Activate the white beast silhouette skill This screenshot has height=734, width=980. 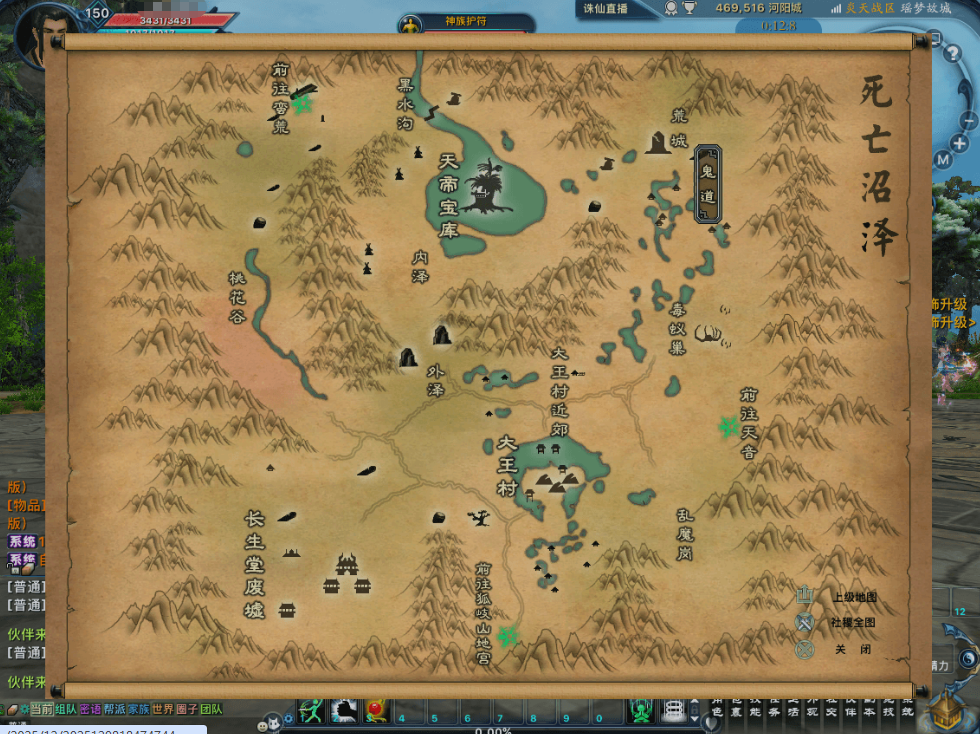[x=345, y=711]
